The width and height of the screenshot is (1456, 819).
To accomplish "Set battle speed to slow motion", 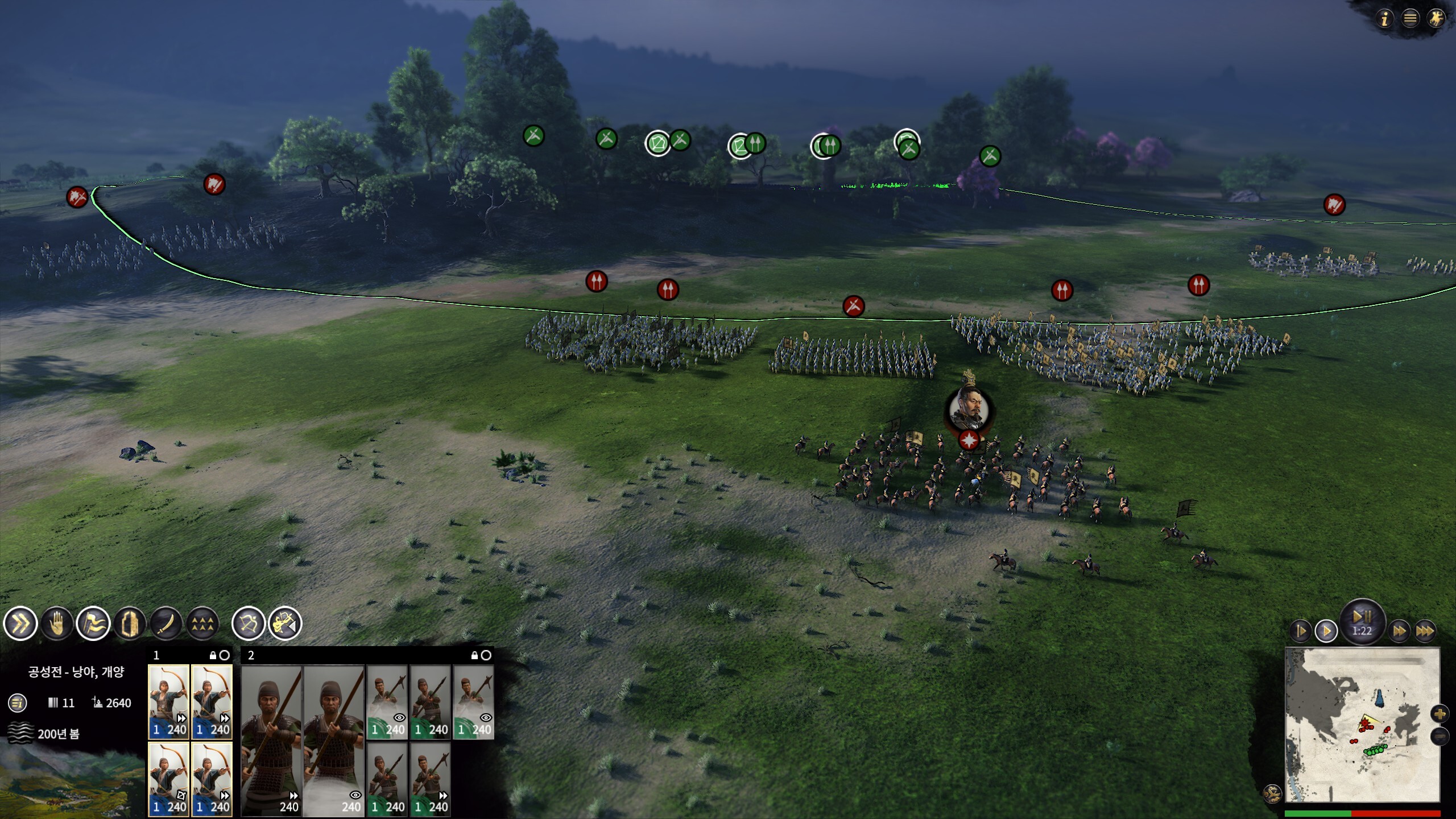I will click(1301, 631).
